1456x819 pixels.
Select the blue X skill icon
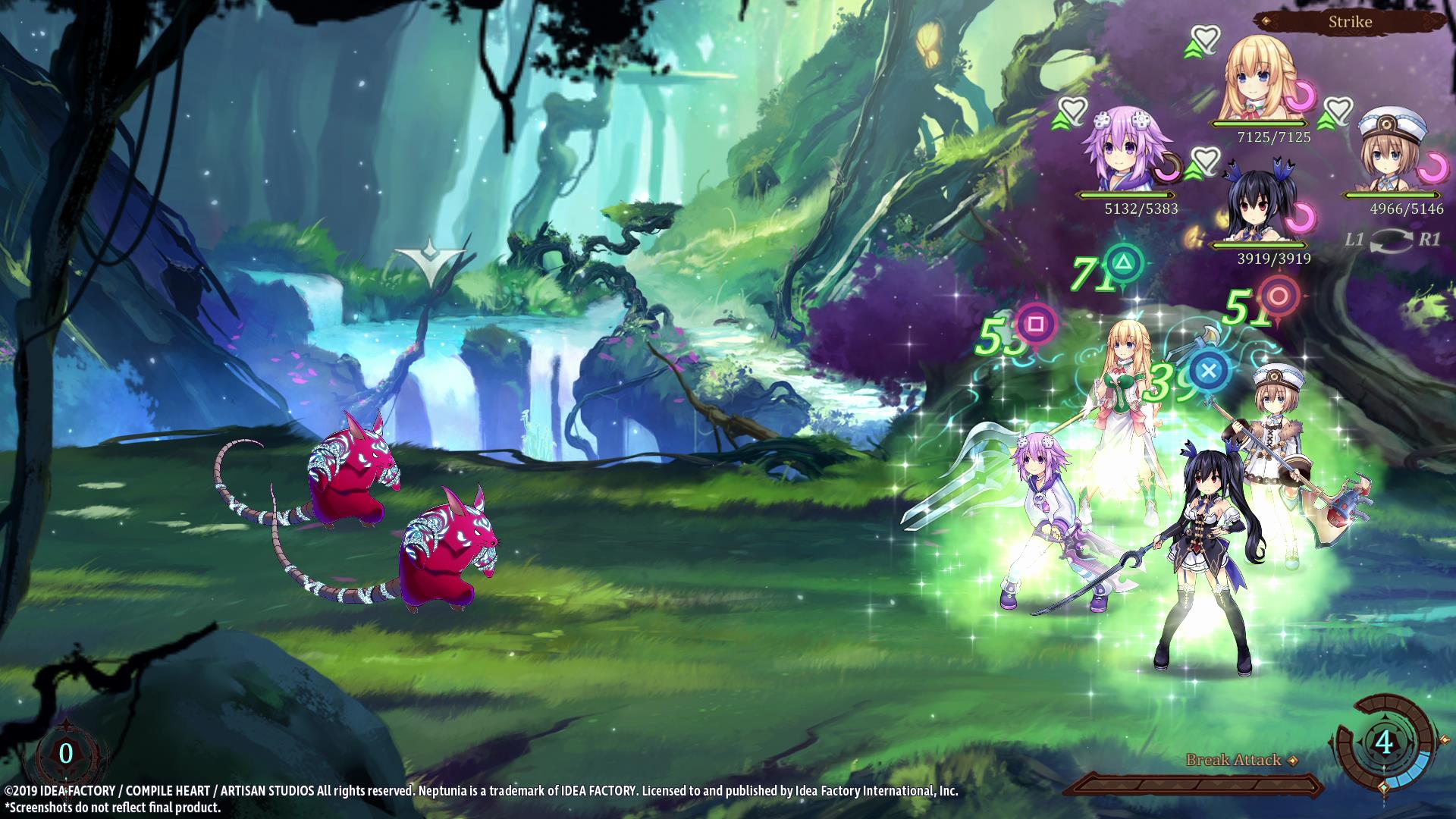click(x=1209, y=372)
